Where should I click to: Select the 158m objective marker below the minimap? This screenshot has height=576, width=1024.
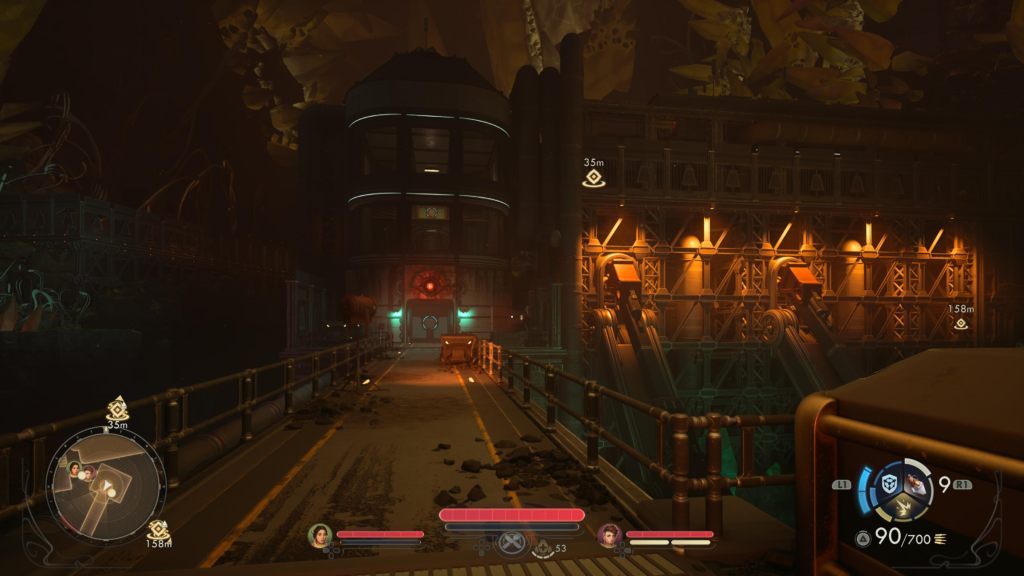pyautogui.click(x=157, y=529)
